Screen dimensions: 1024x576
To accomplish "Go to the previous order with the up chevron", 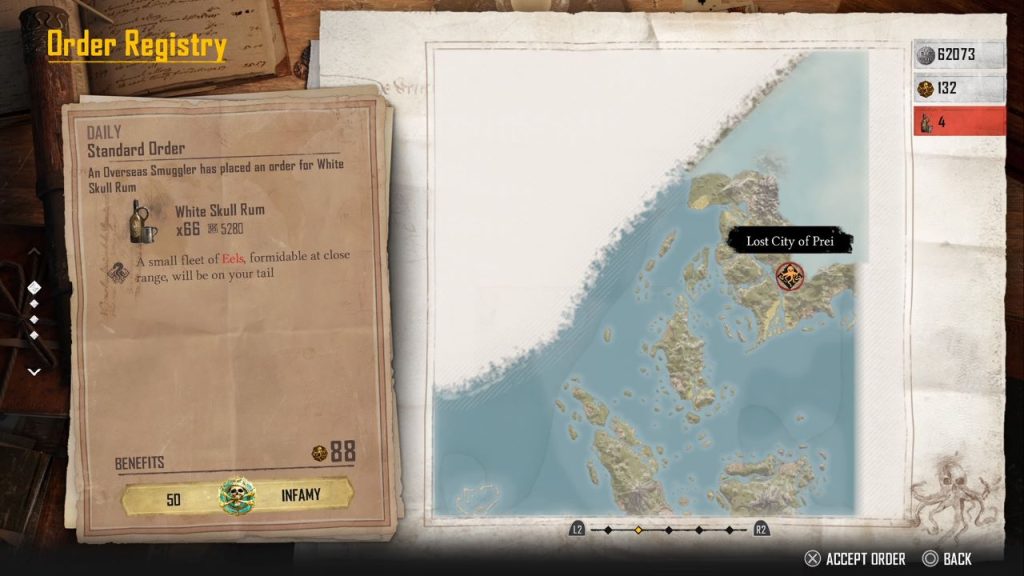I will 34,253.
